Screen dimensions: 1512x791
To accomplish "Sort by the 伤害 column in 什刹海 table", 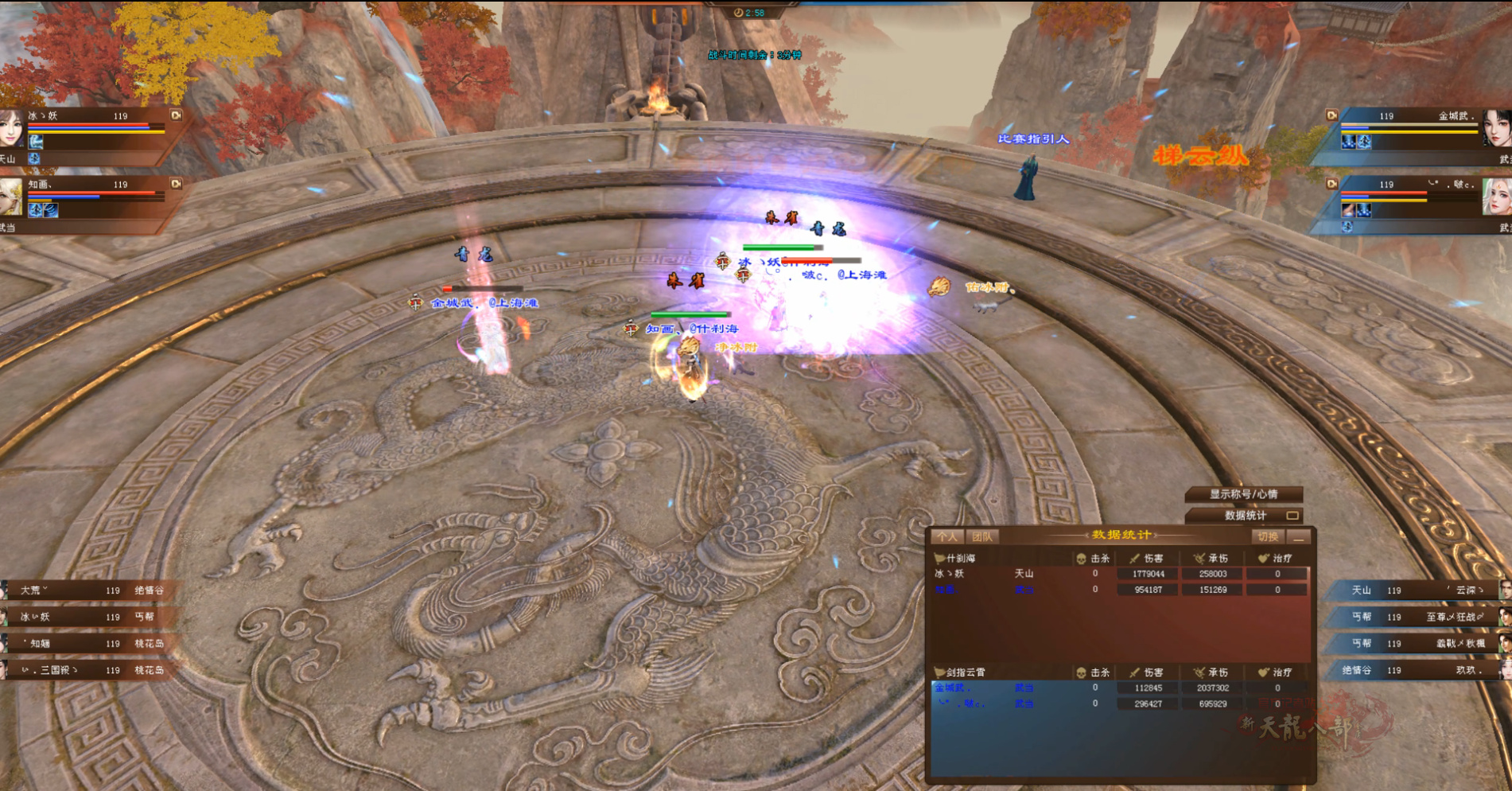I will pyautogui.click(x=1148, y=559).
